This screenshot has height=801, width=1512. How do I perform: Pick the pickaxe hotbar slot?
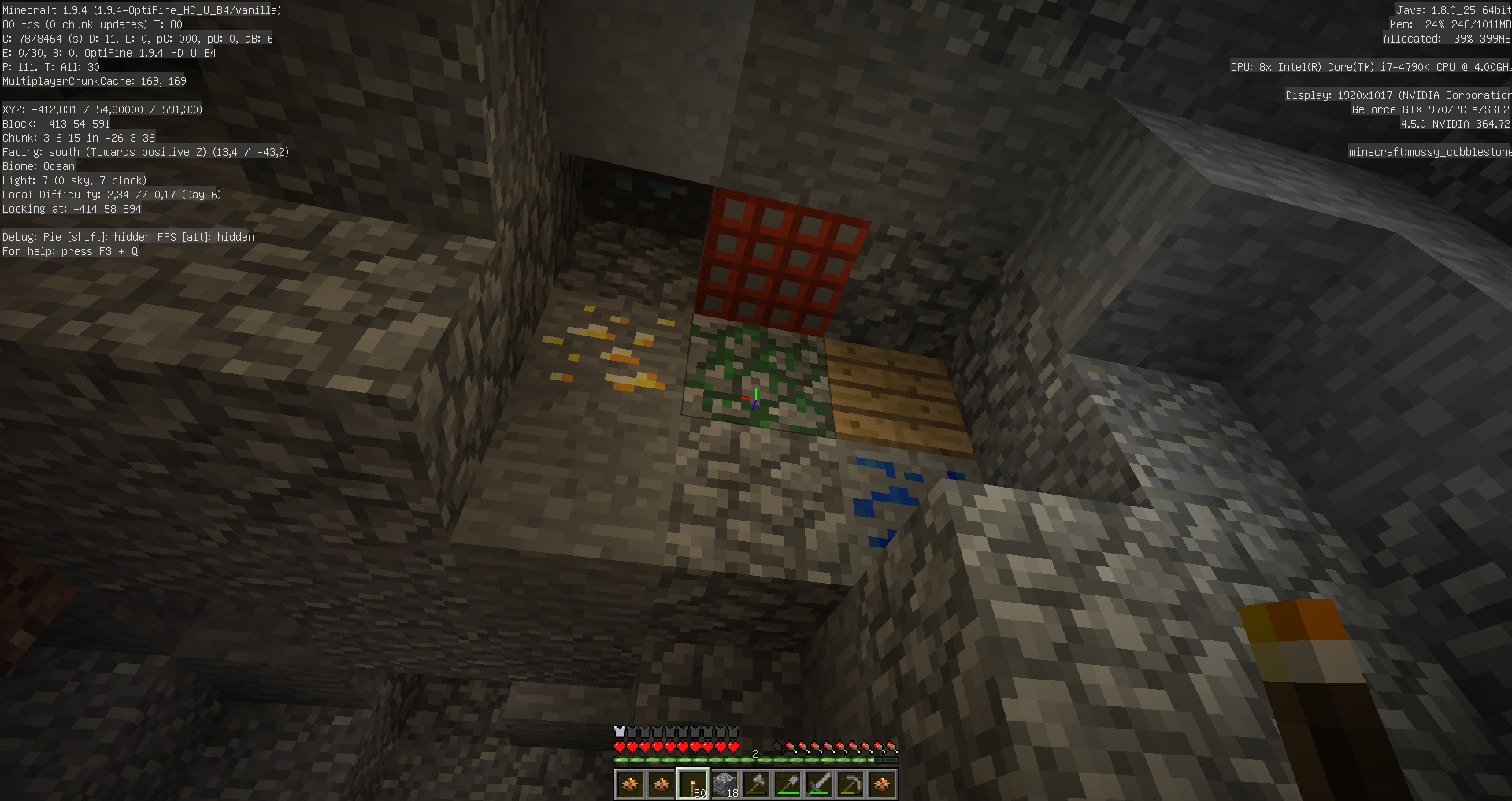click(850, 784)
